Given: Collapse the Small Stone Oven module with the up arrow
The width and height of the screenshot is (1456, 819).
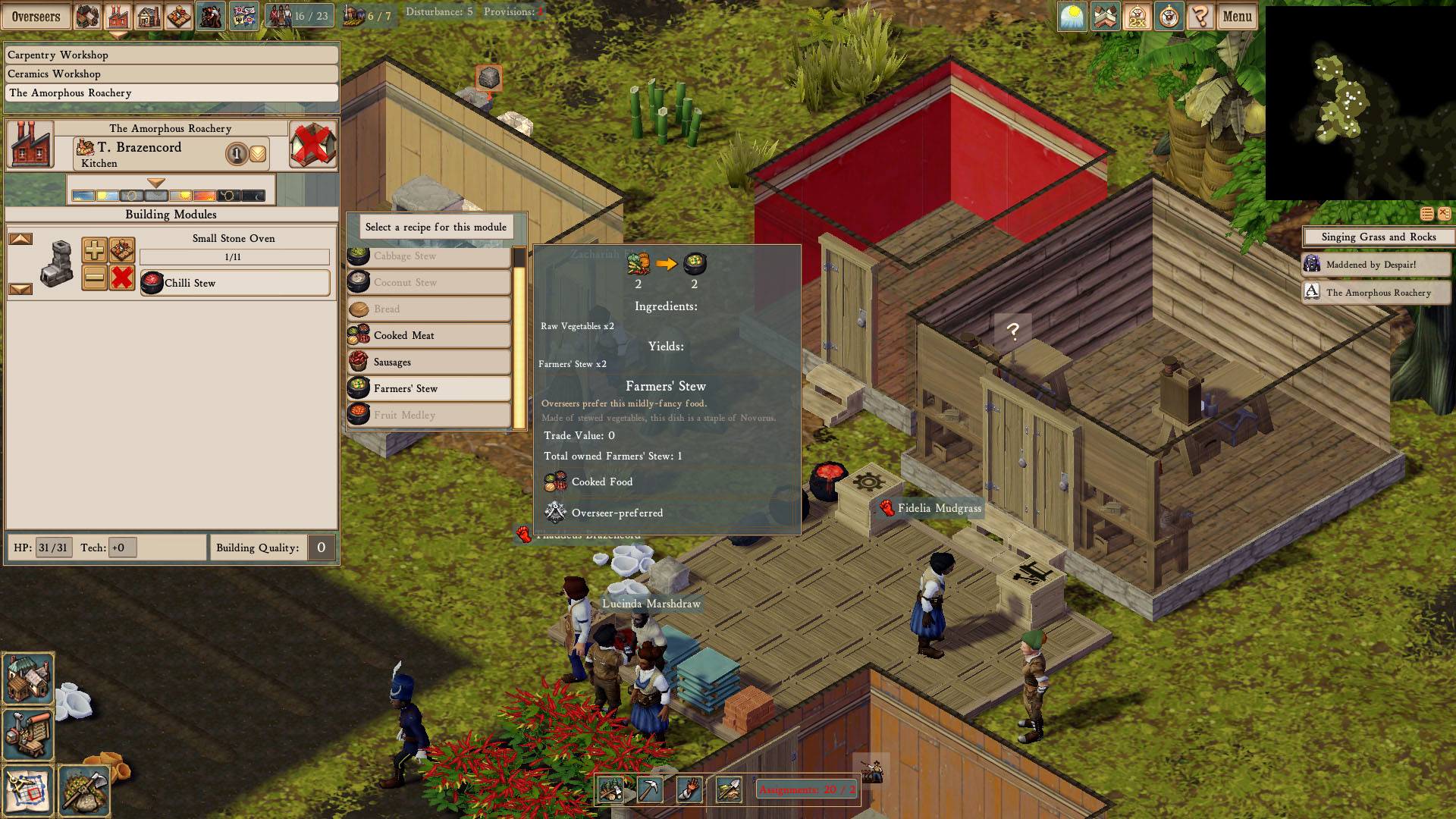Looking at the screenshot, I should [x=22, y=237].
